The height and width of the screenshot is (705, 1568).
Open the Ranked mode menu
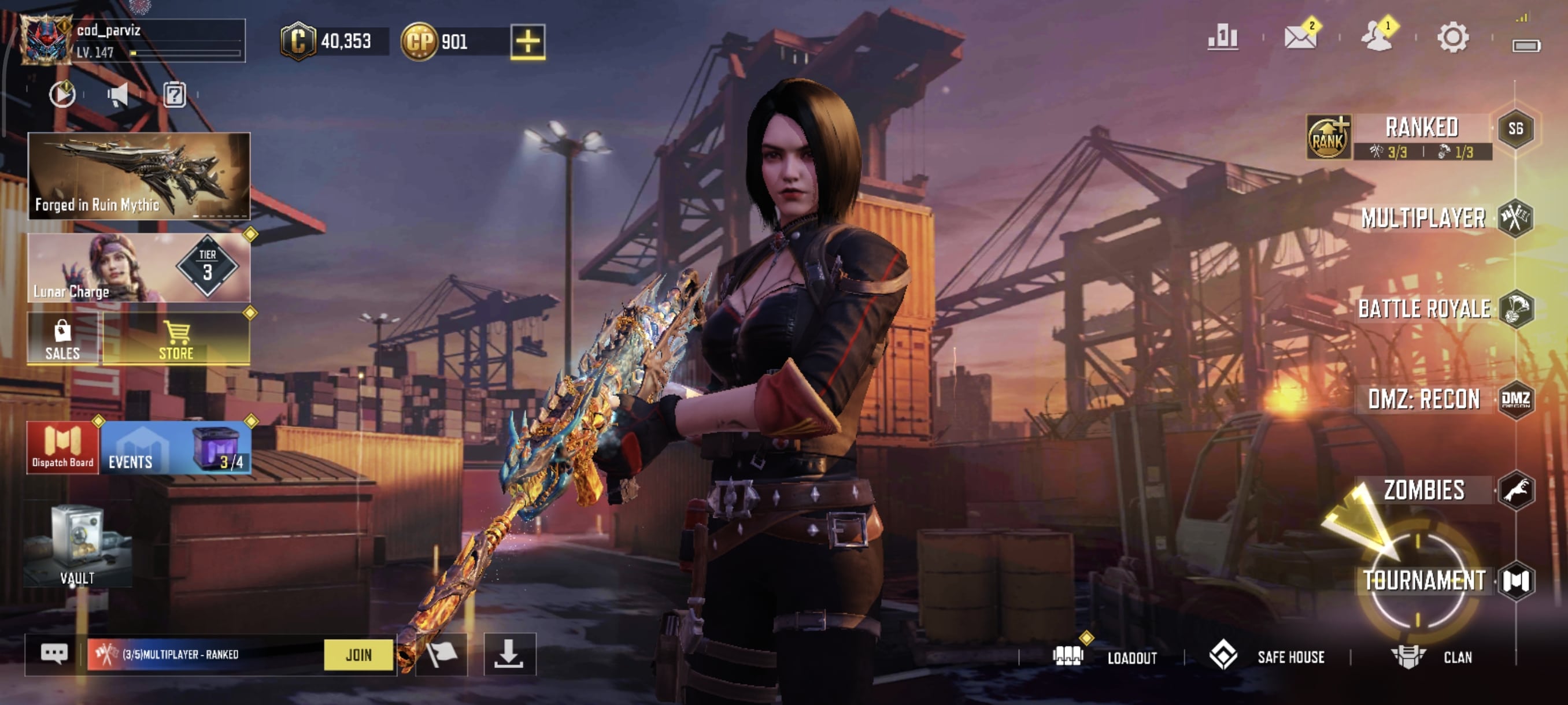pos(1421,129)
